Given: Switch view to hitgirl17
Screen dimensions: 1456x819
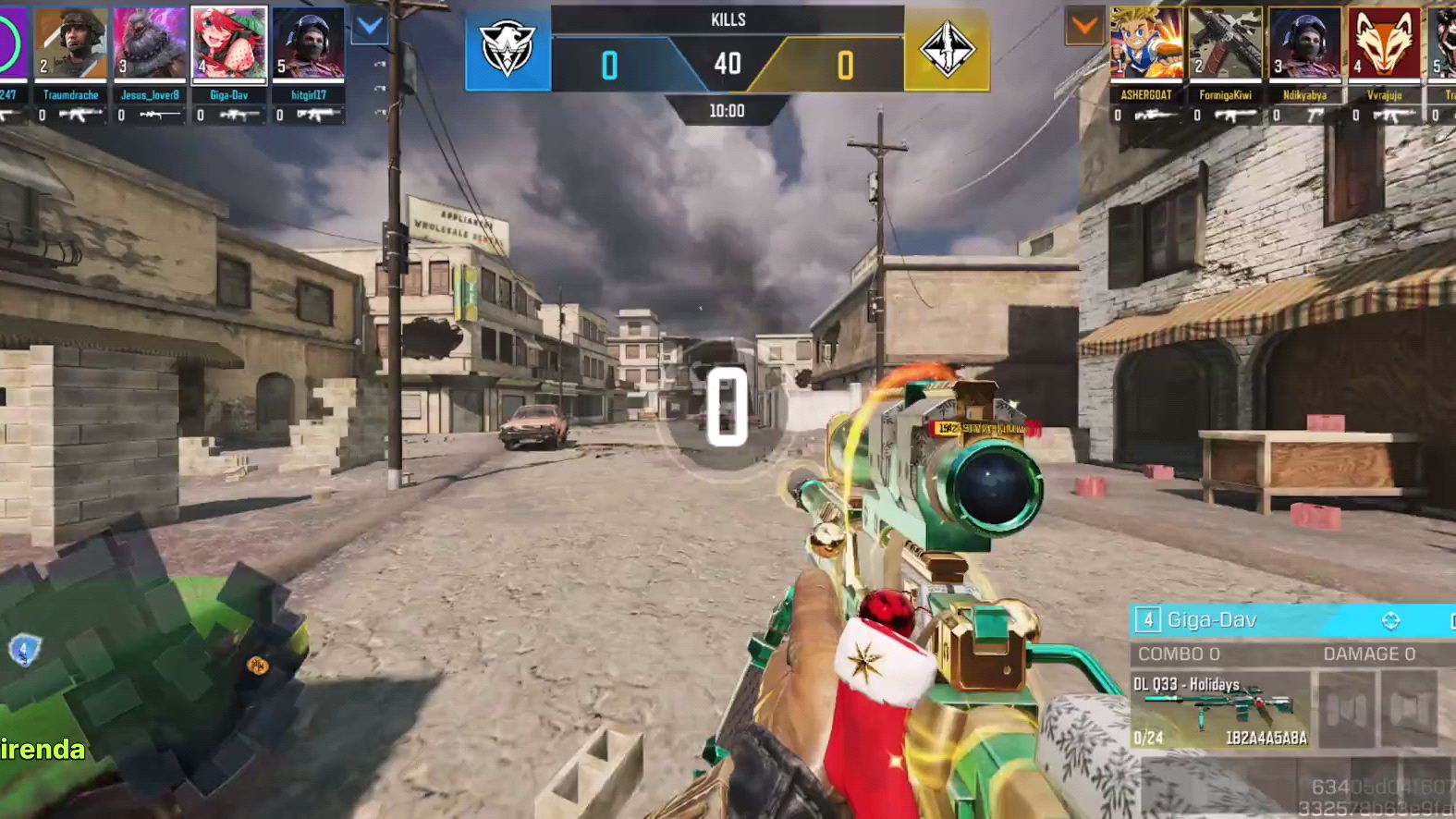Looking at the screenshot, I should [309, 44].
